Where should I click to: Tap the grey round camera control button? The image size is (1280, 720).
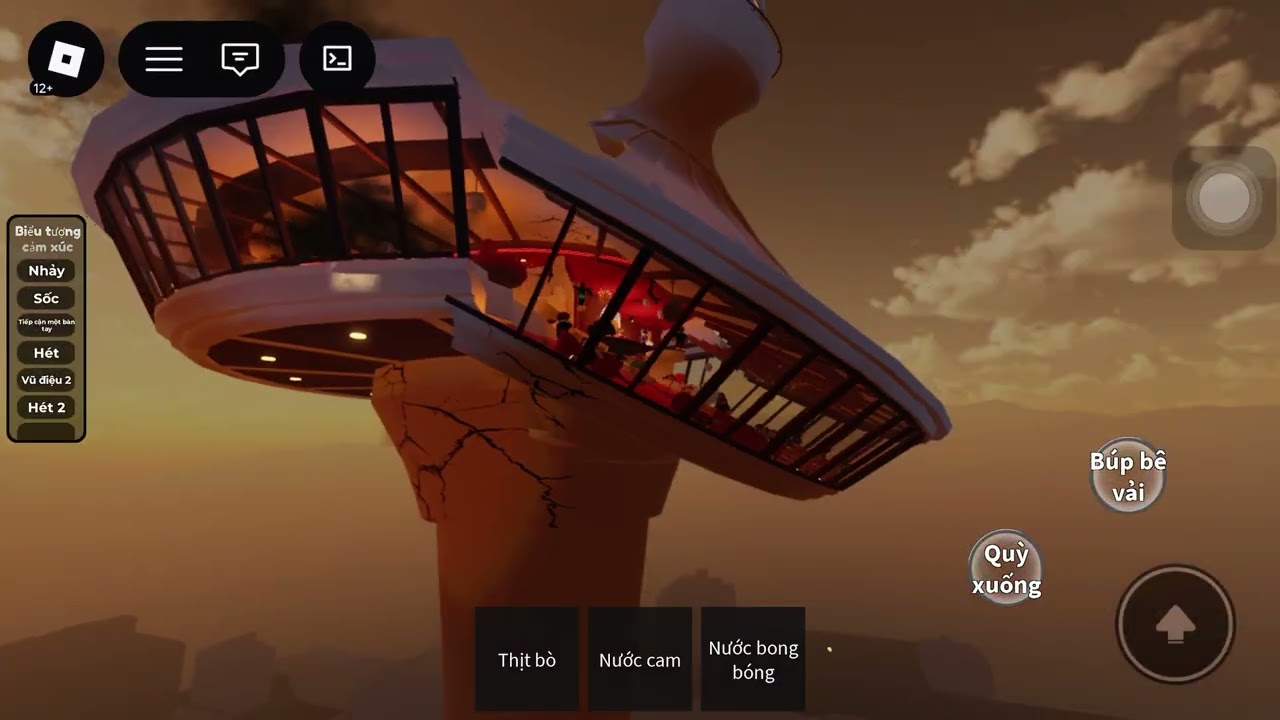point(1223,198)
